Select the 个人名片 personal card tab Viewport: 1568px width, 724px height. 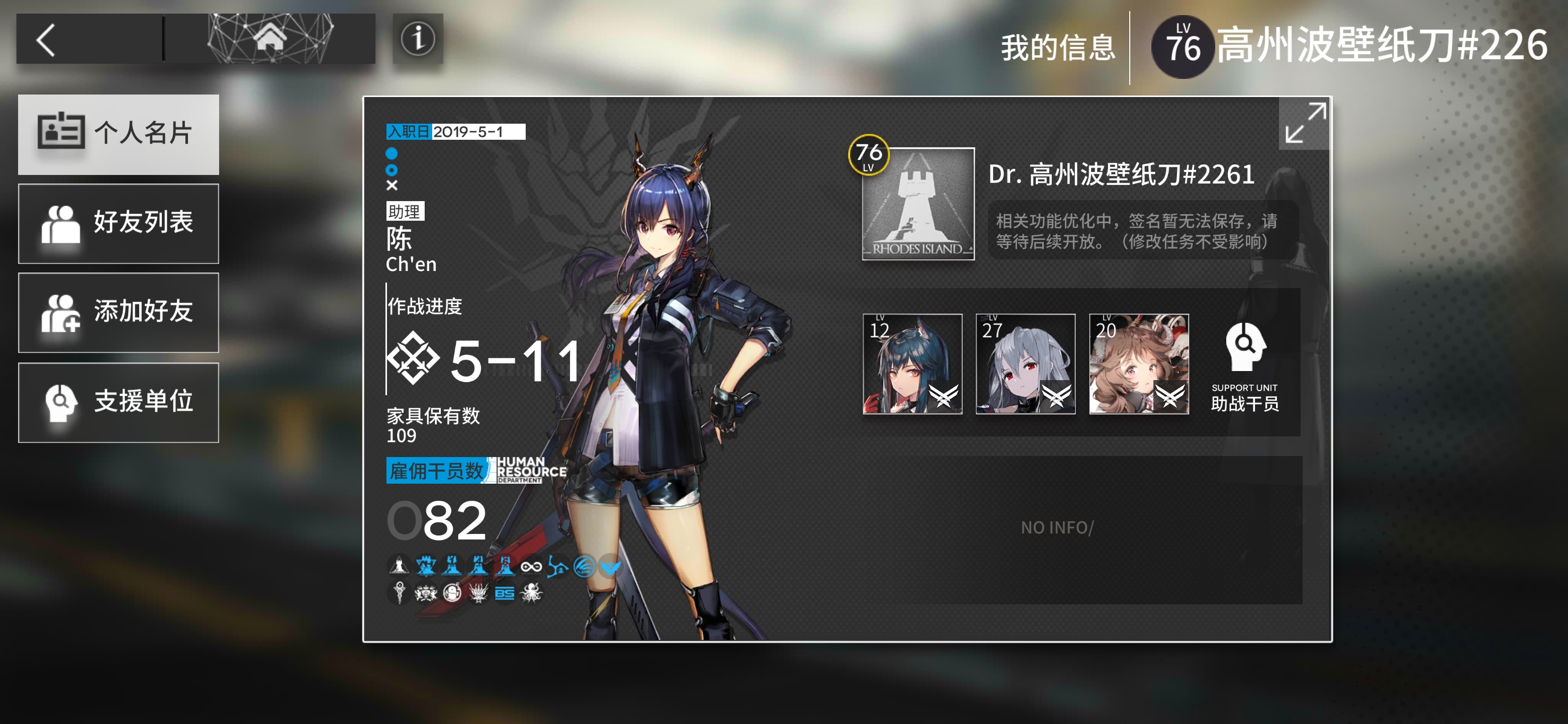[x=119, y=134]
